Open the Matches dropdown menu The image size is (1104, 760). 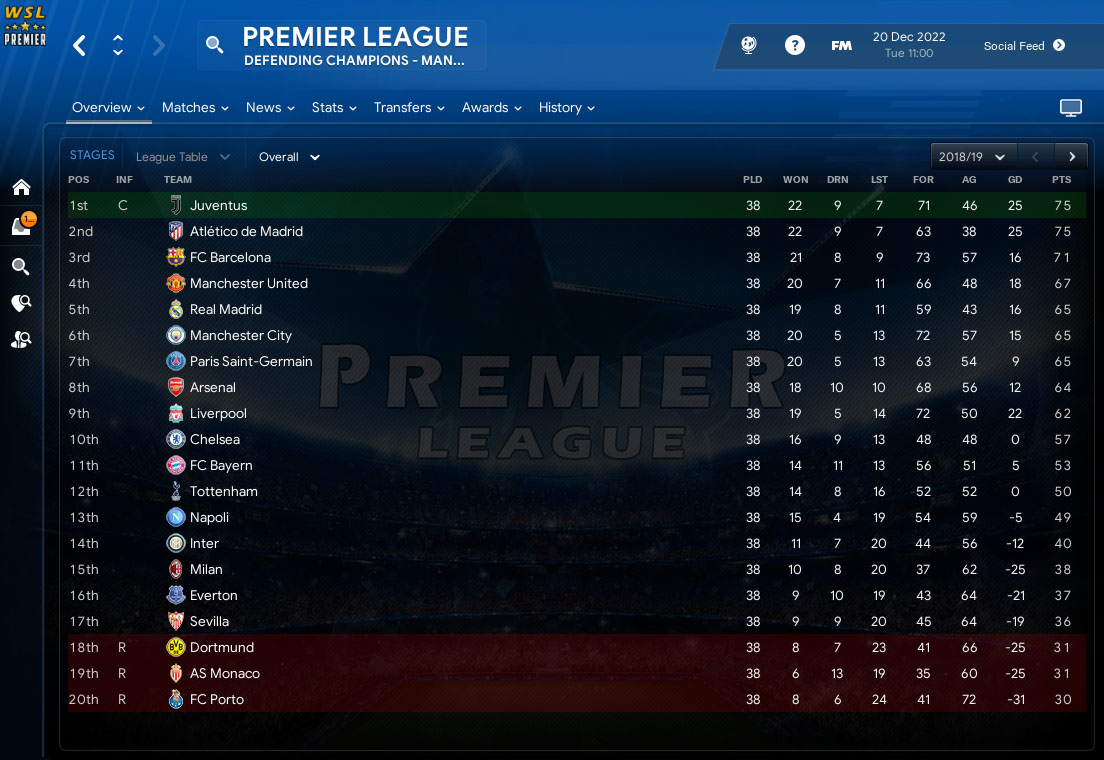tap(195, 108)
